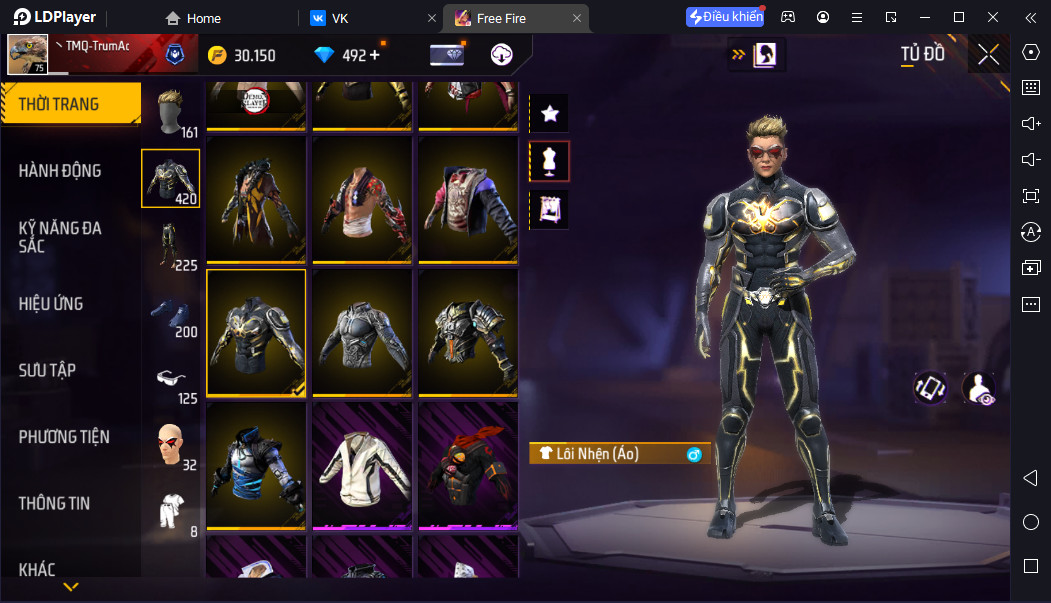Add diamonds using the plus button
This screenshot has width=1051, height=603.
[x=375, y=55]
